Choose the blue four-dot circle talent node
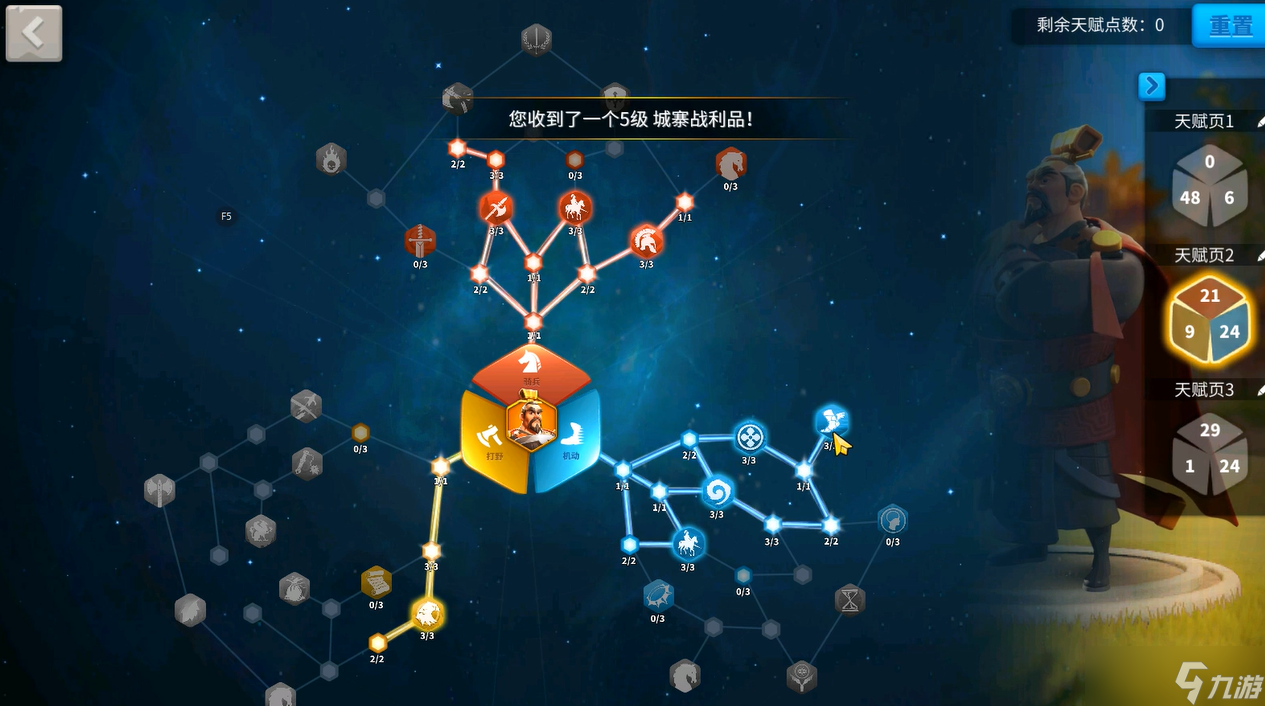The width and height of the screenshot is (1265, 706). coord(750,437)
